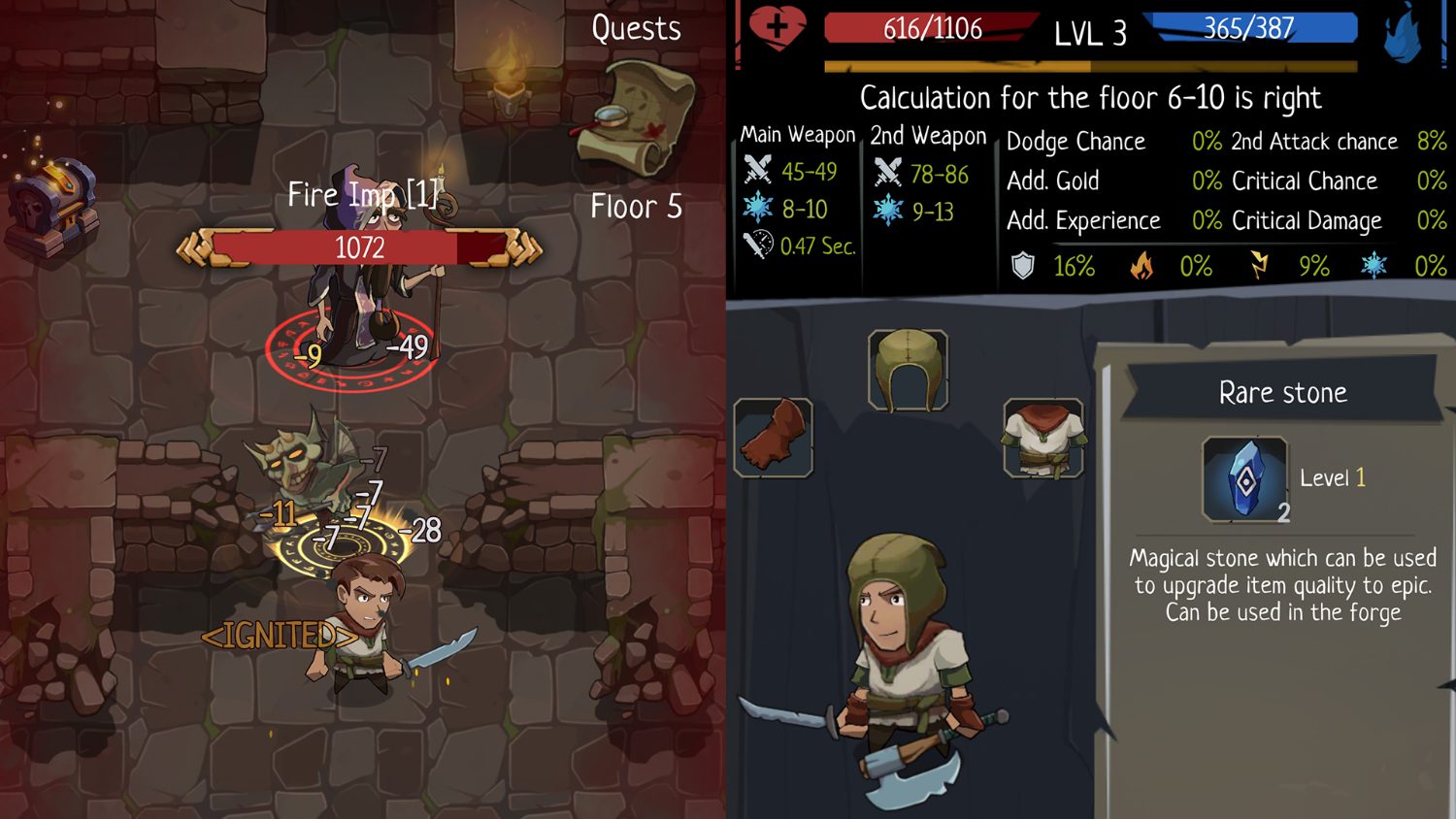Click the fire resistance flame icon
The image size is (1456, 819).
(x=1143, y=265)
